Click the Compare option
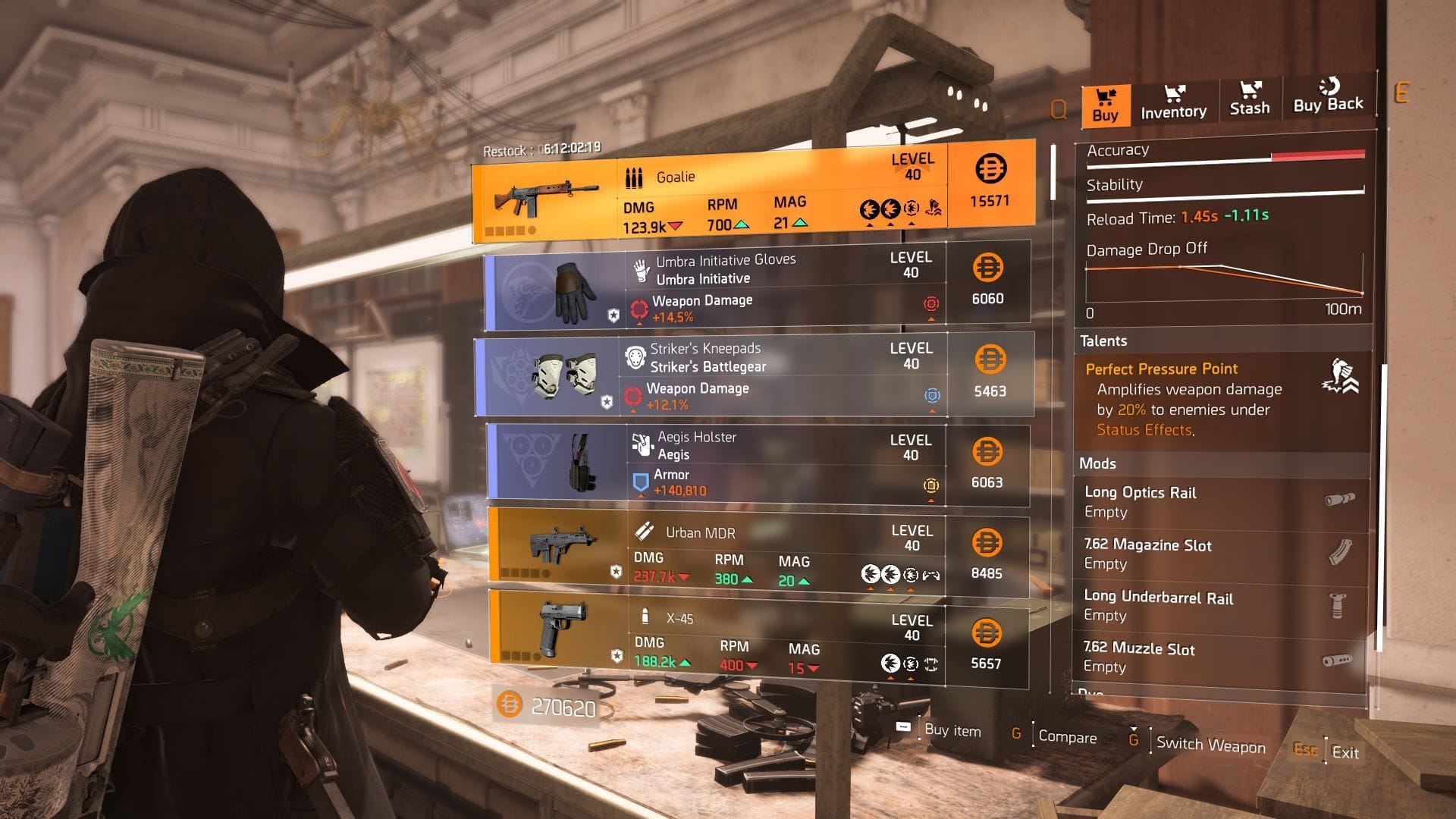The height and width of the screenshot is (819, 1456). [x=1068, y=737]
